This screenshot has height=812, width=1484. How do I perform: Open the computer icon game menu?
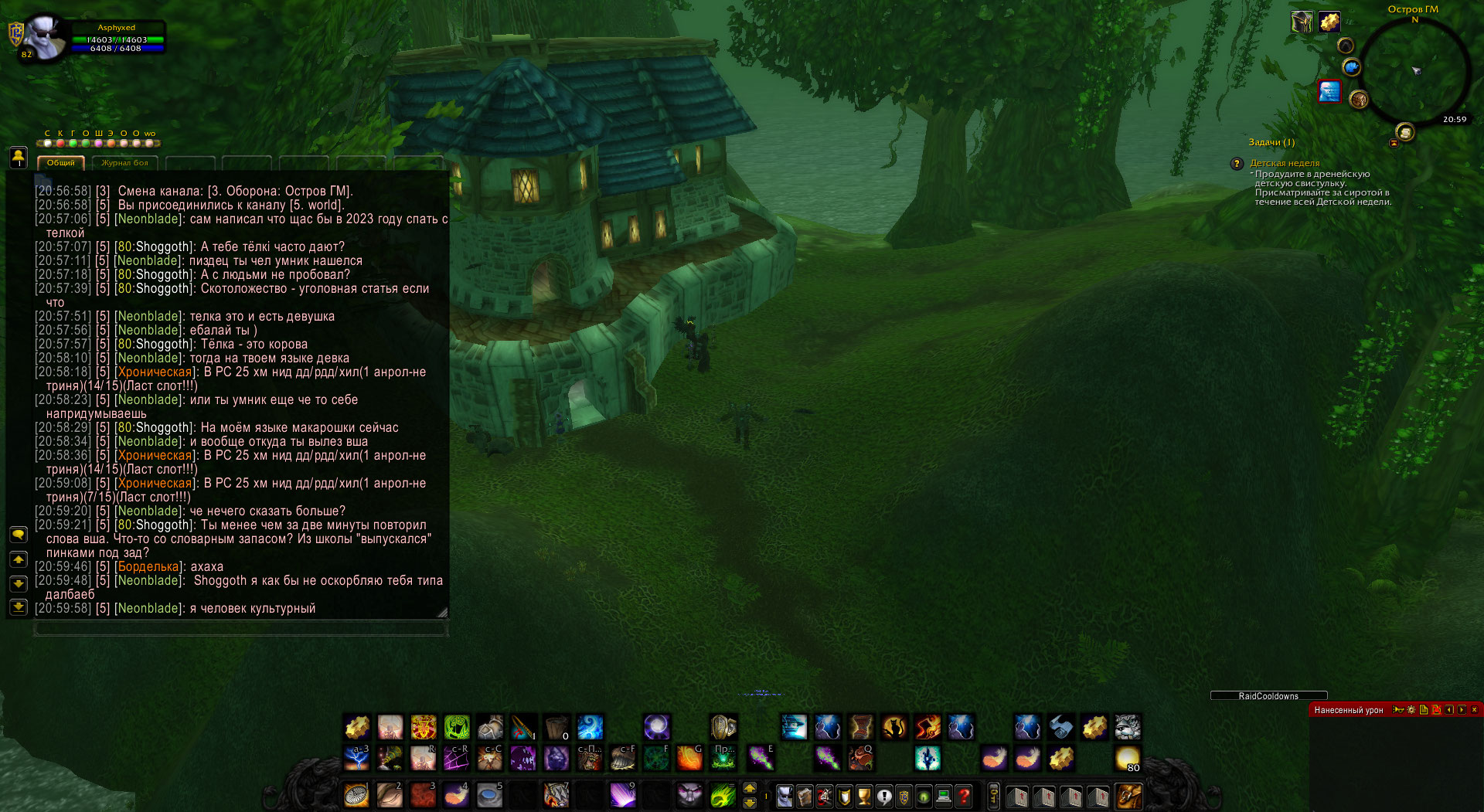pos(944,796)
